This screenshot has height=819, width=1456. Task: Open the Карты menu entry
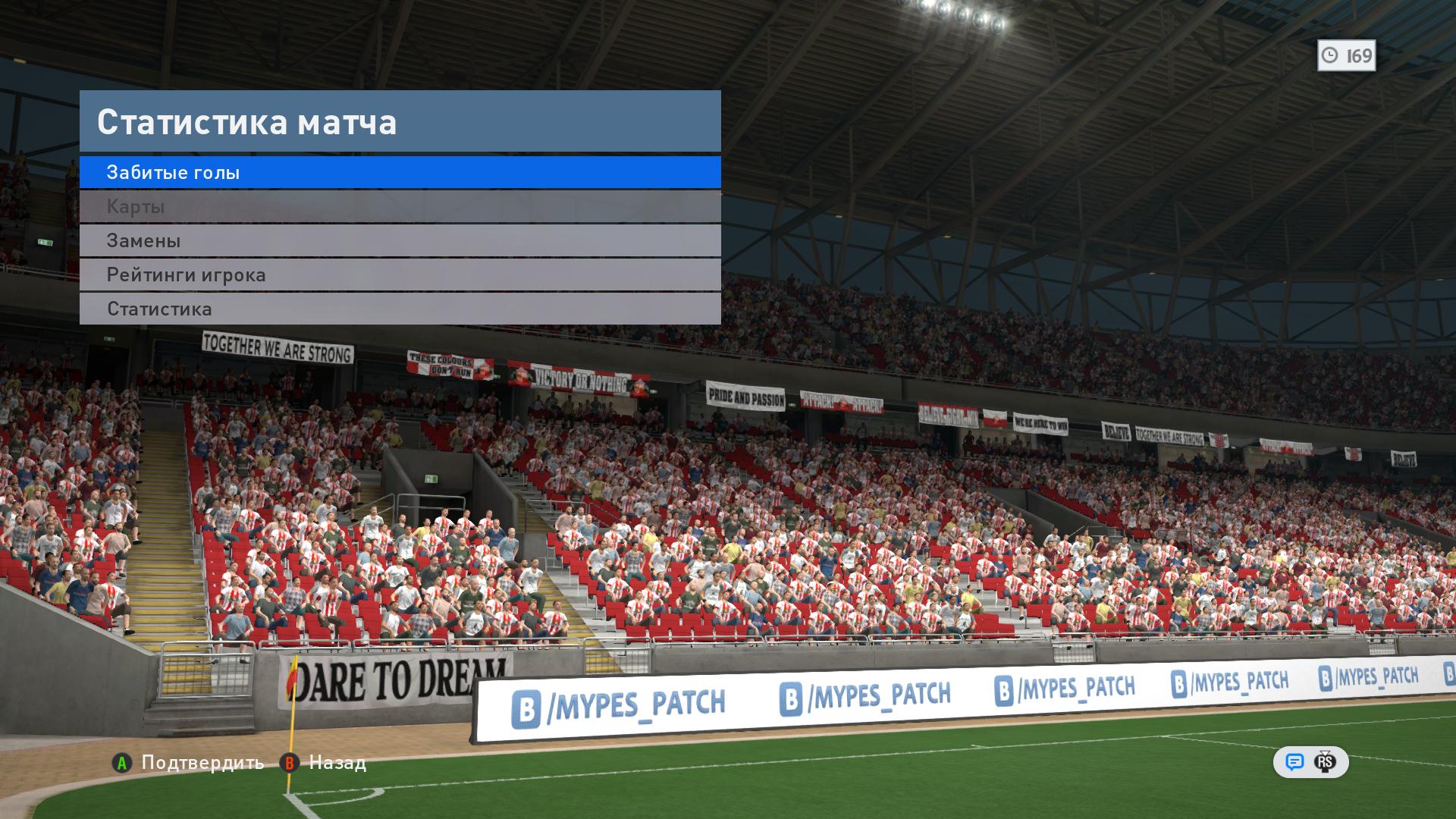click(x=400, y=206)
